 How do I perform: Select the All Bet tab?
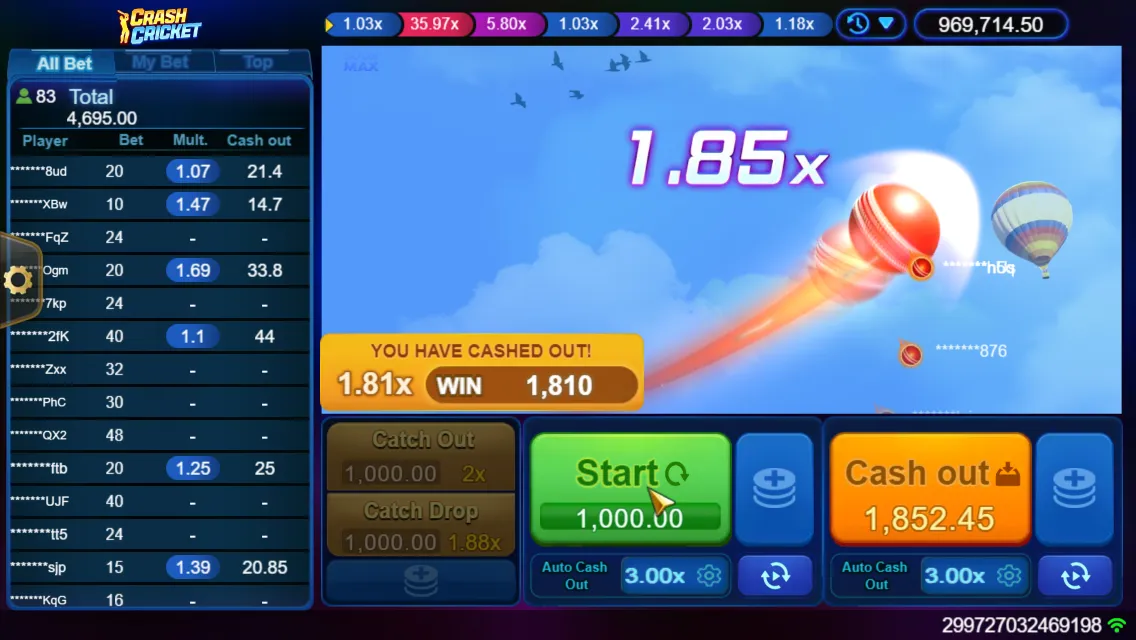point(63,63)
